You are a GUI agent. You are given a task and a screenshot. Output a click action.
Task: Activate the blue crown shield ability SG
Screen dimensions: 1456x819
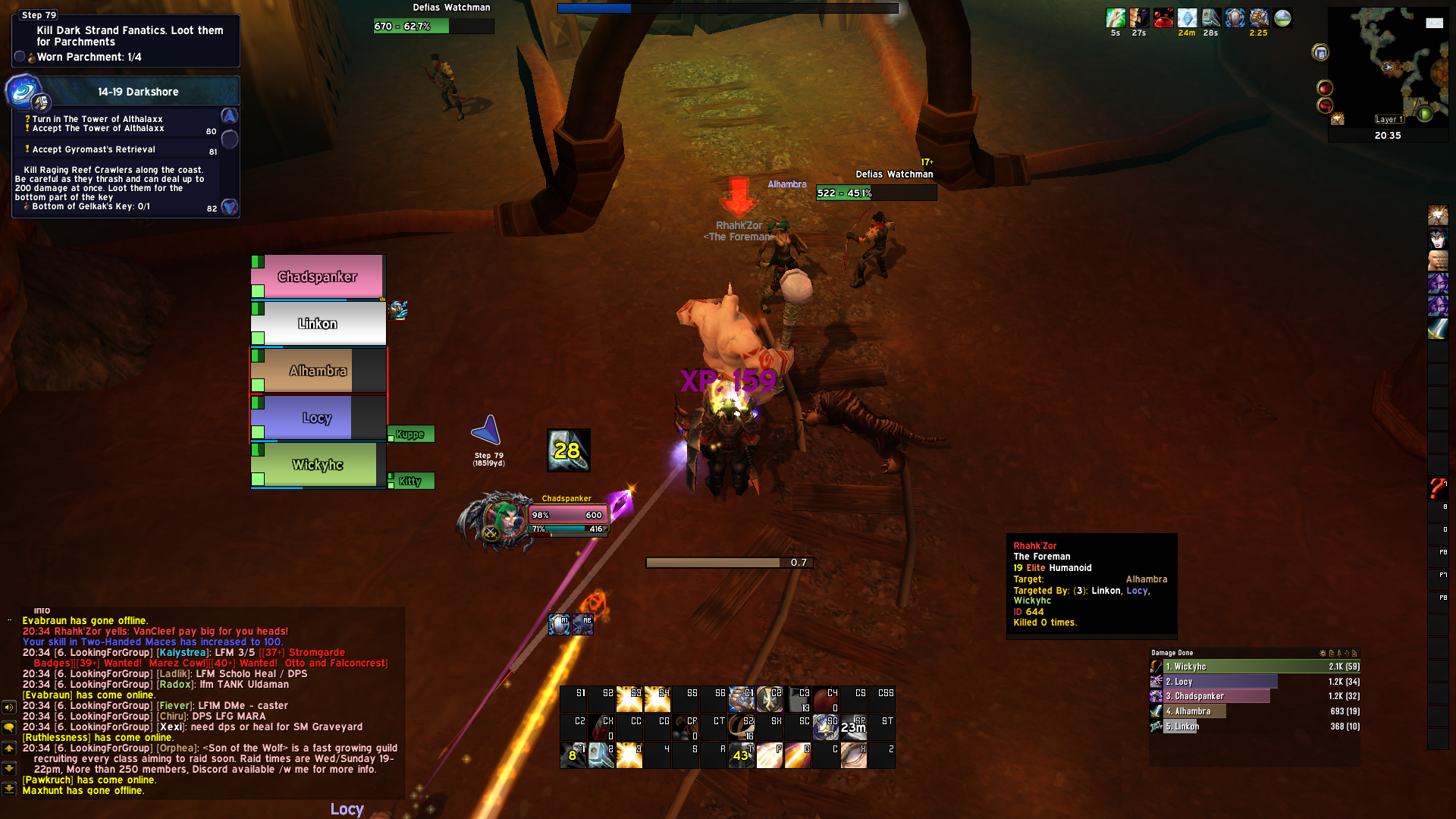(x=825, y=726)
